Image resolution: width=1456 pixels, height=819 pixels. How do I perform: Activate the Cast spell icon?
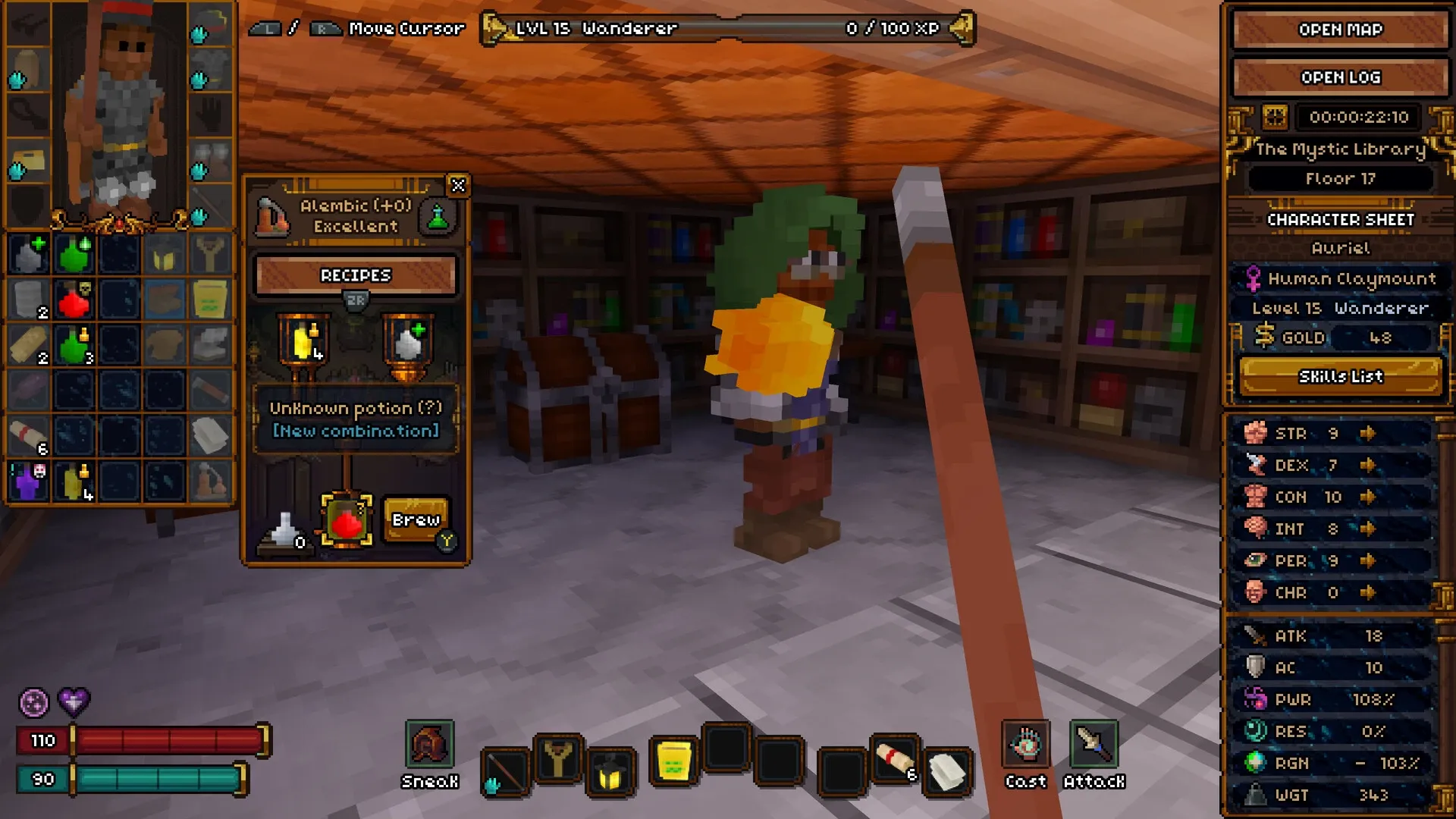1026,745
